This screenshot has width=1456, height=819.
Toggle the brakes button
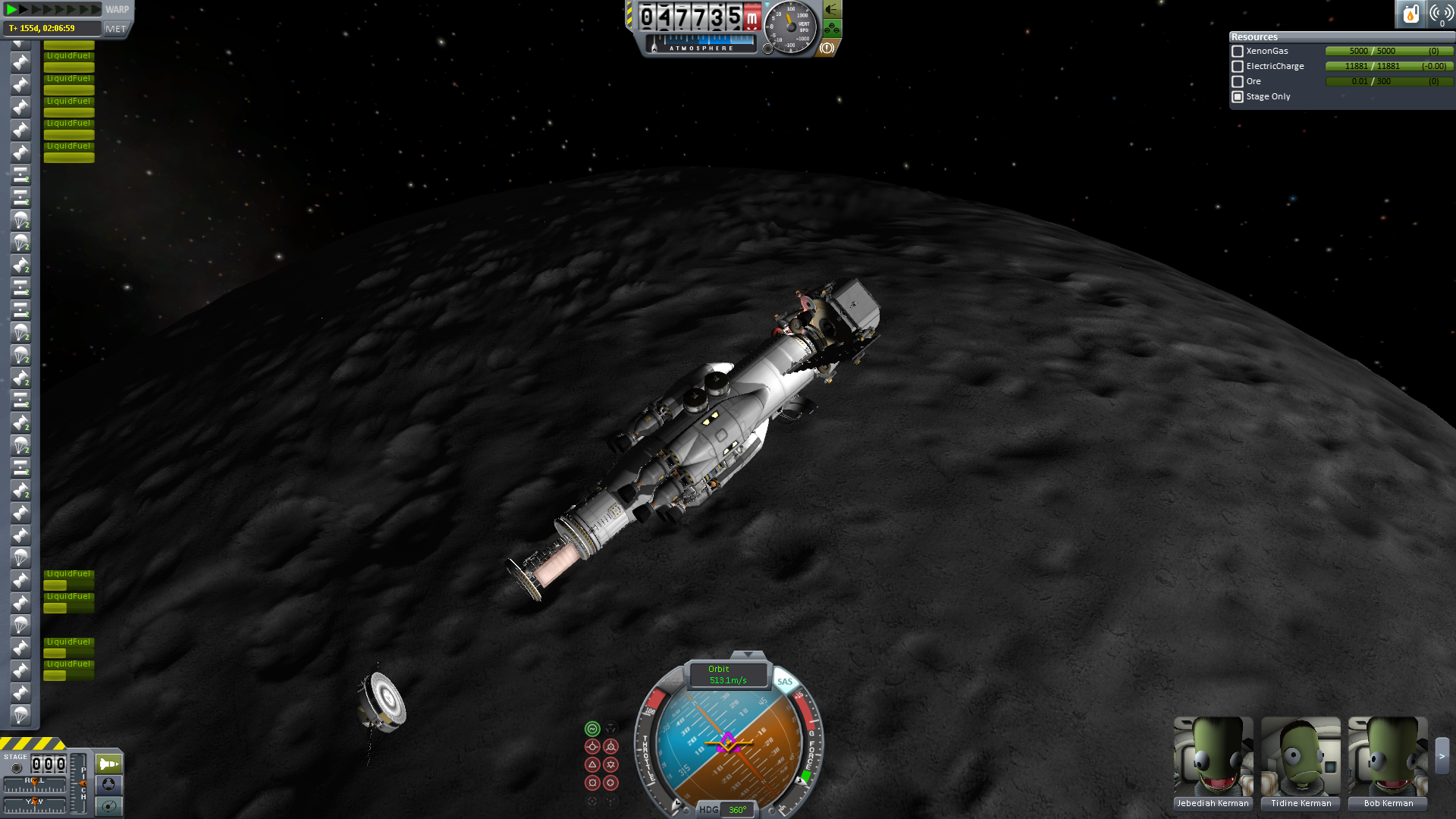point(827,48)
